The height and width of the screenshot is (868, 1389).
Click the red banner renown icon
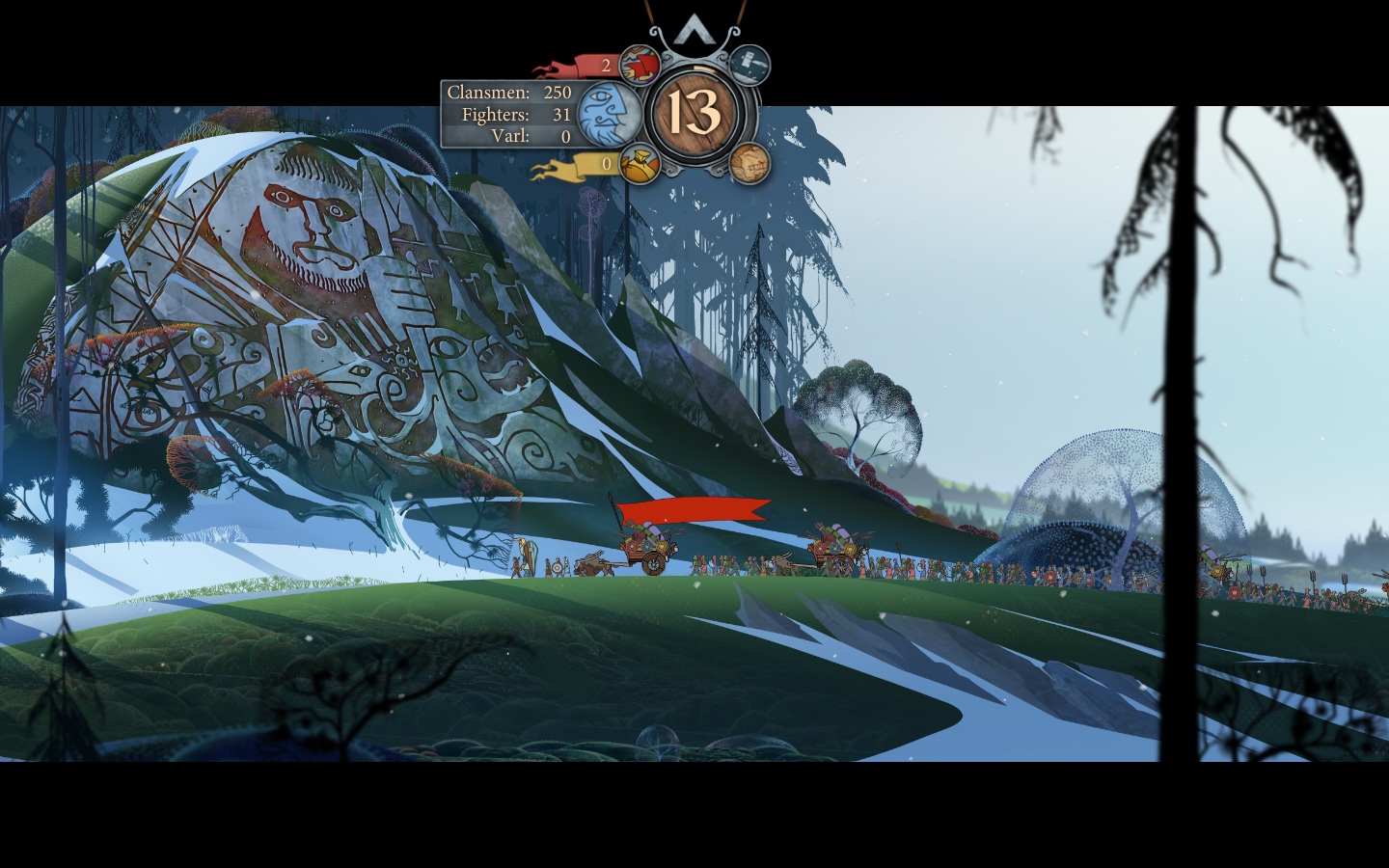(639, 66)
